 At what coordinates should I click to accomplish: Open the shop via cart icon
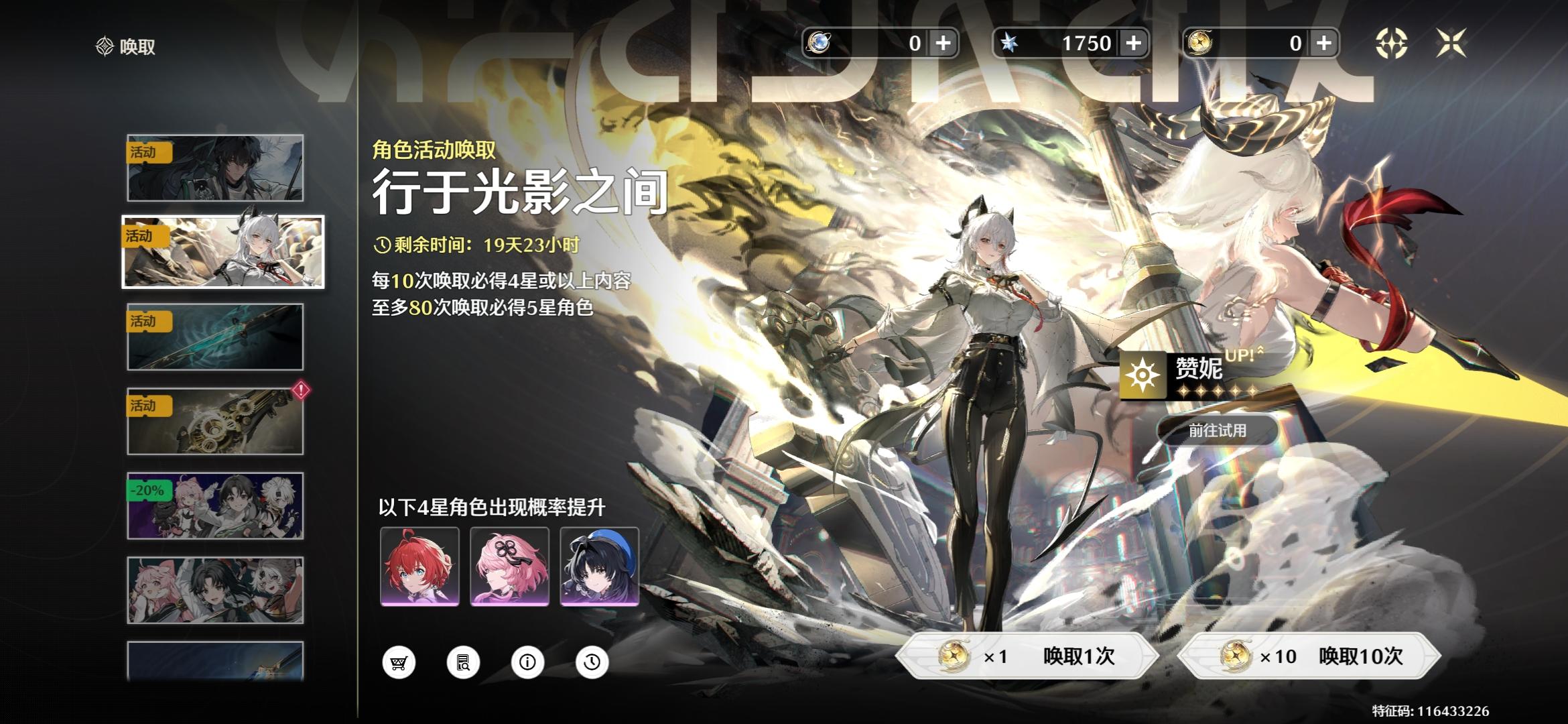pos(400,661)
